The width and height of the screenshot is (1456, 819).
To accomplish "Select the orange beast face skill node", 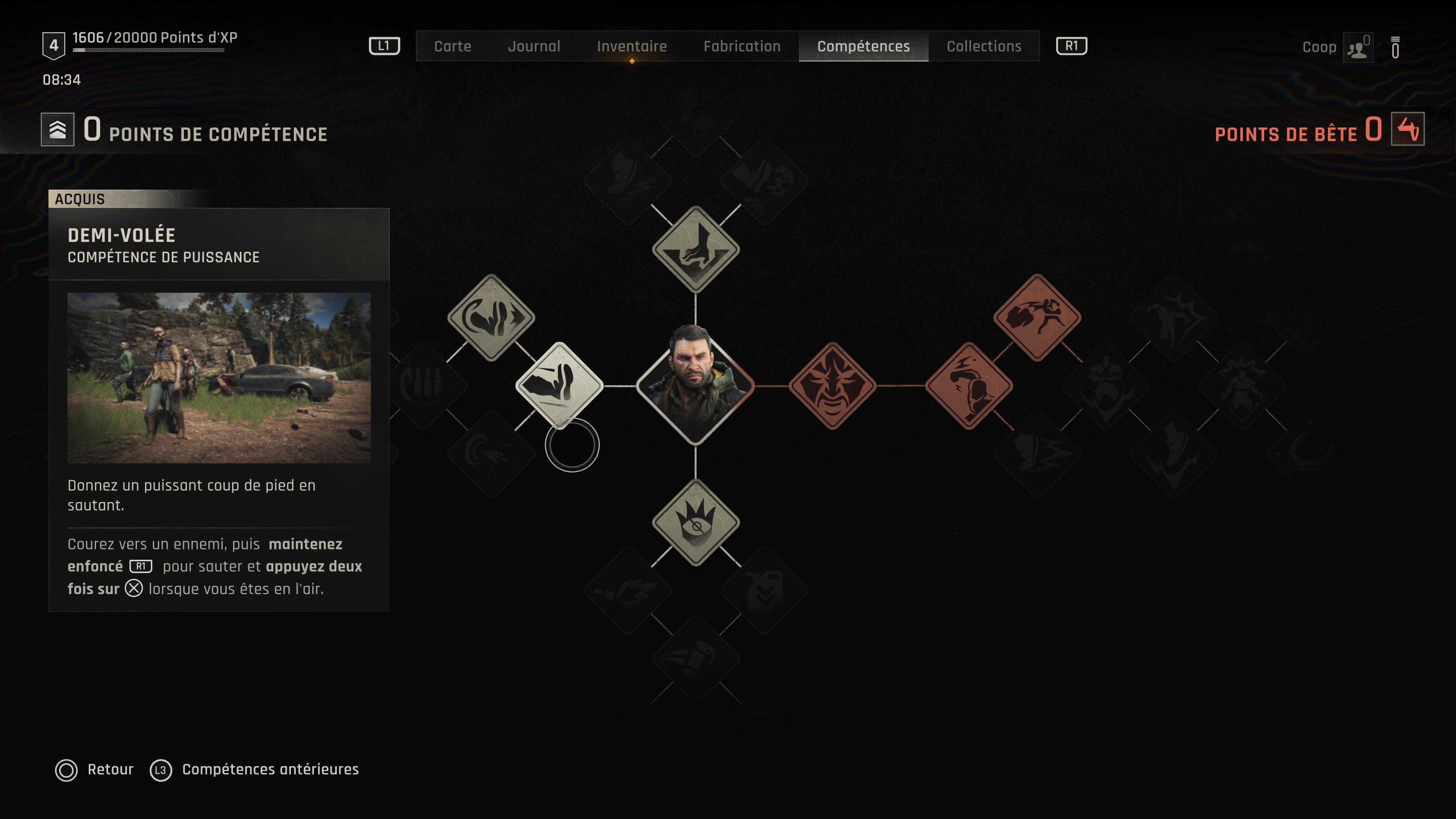I will tap(832, 386).
